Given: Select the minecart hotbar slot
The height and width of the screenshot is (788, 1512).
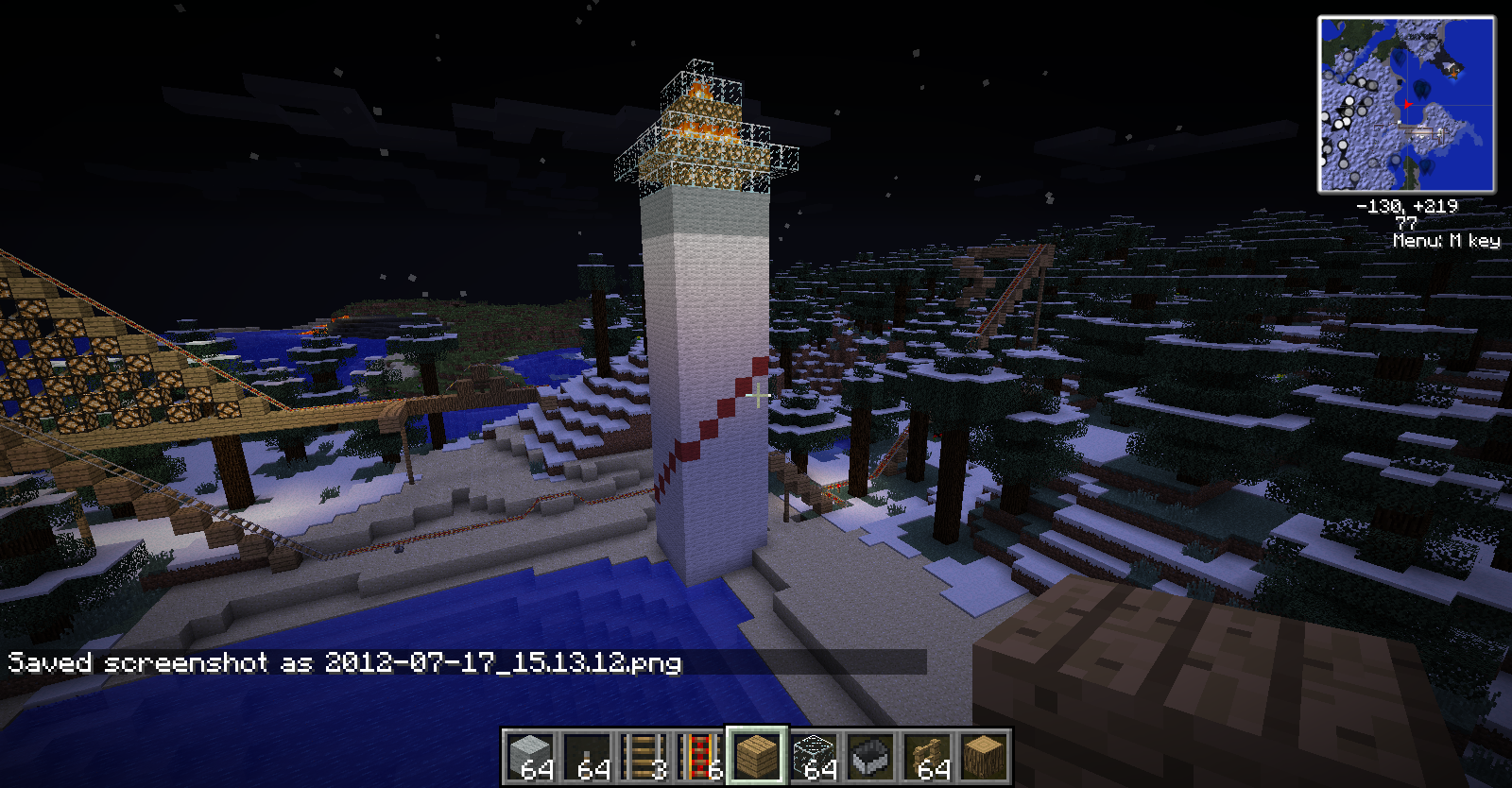Looking at the screenshot, I should coord(870,756).
